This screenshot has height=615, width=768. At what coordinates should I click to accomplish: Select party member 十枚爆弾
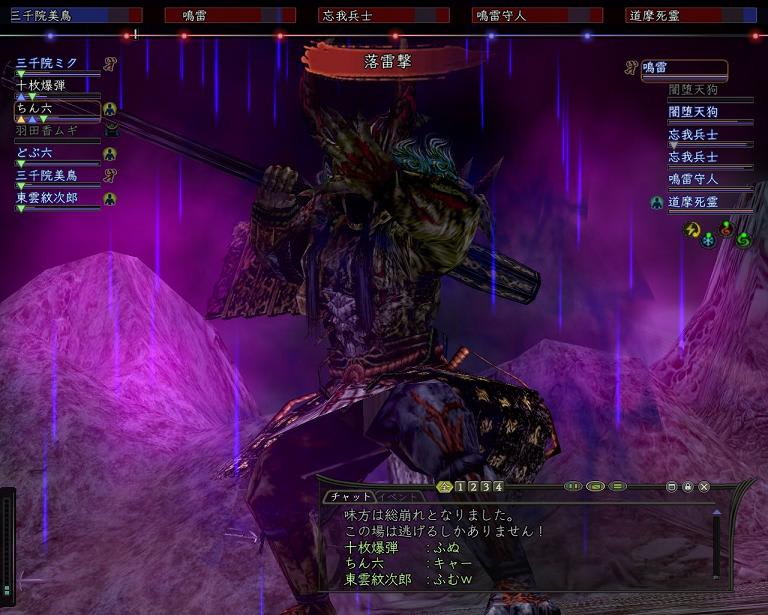point(43,86)
